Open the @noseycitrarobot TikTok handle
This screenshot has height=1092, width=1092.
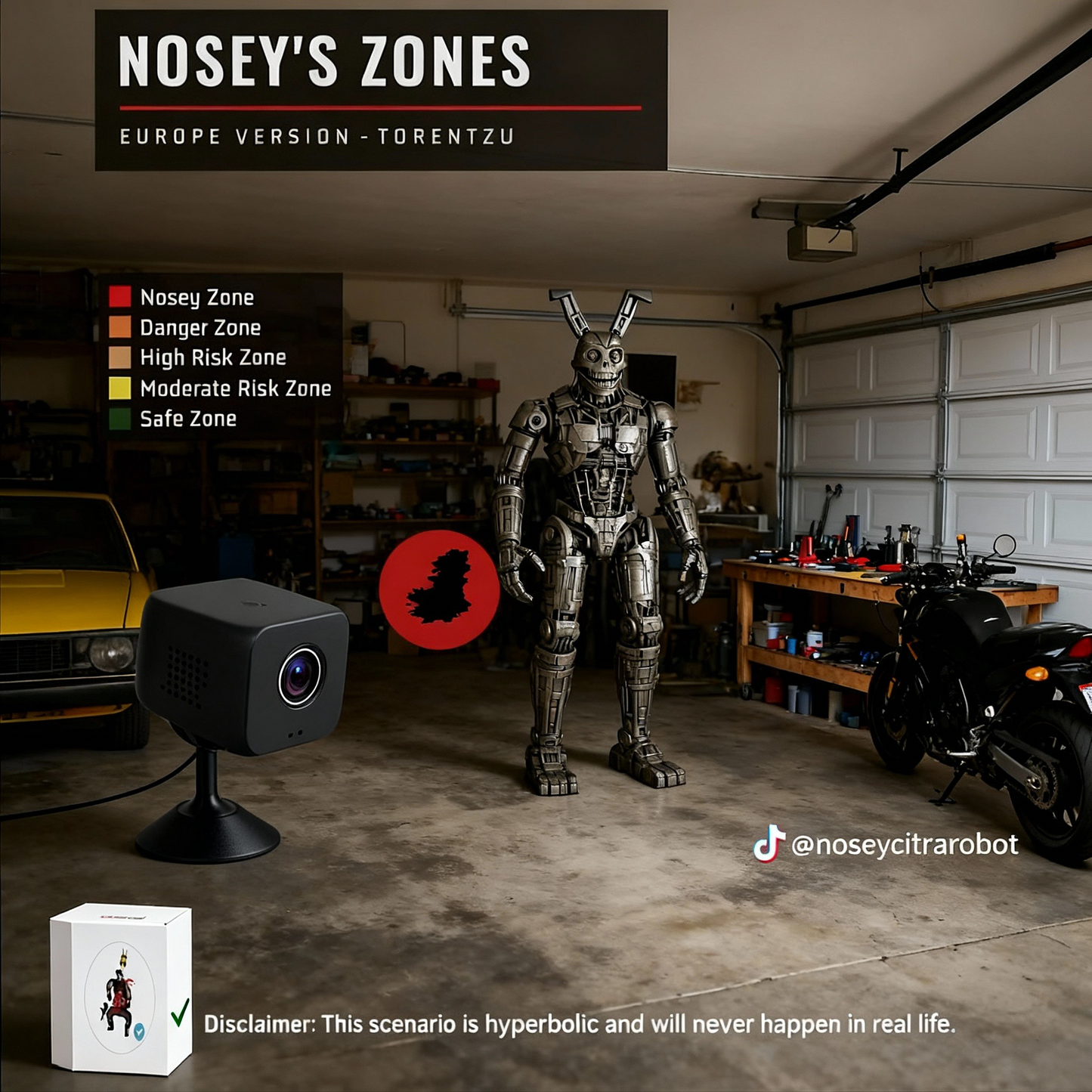886,844
